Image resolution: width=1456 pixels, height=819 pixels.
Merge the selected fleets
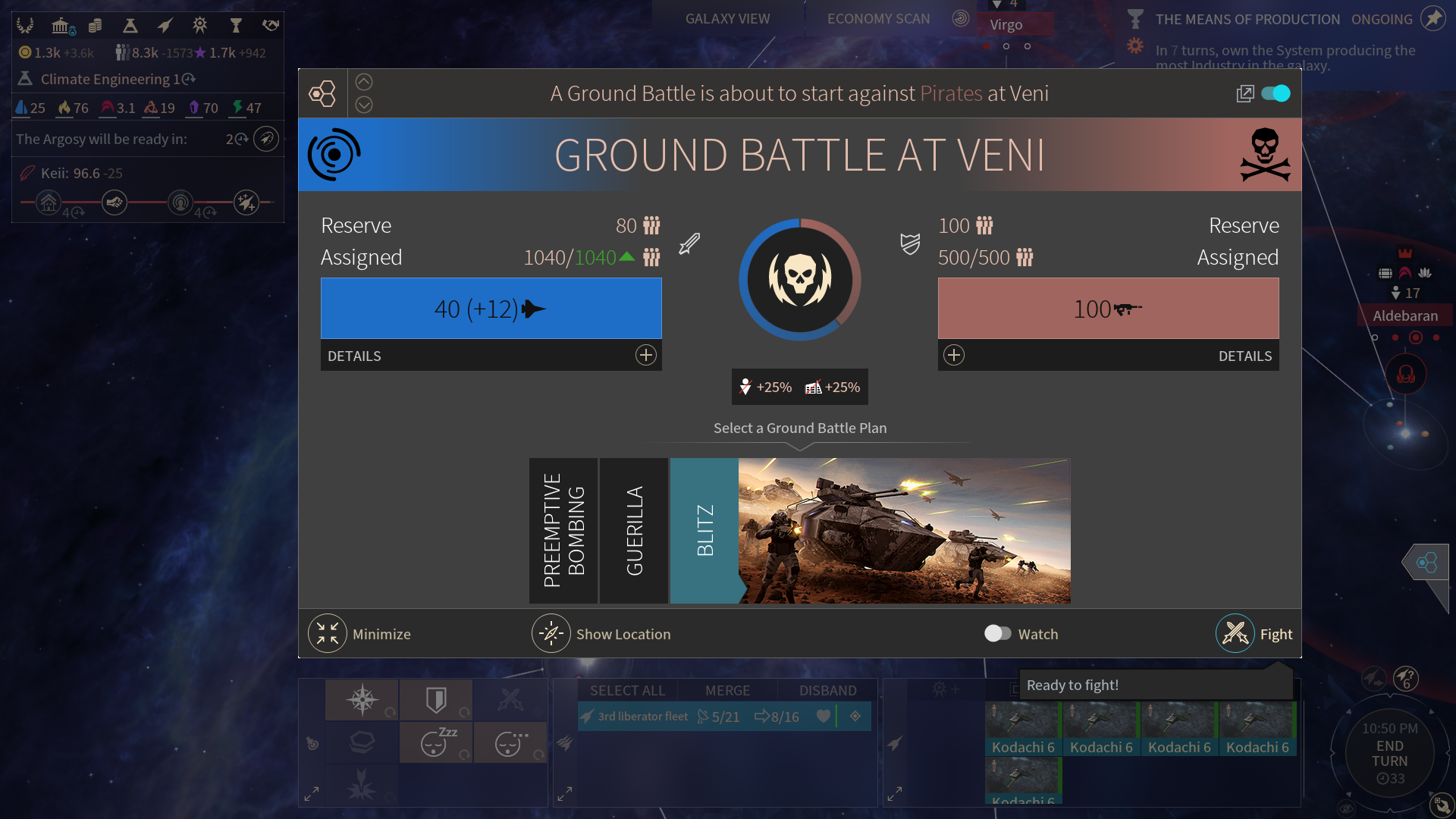click(x=727, y=690)
